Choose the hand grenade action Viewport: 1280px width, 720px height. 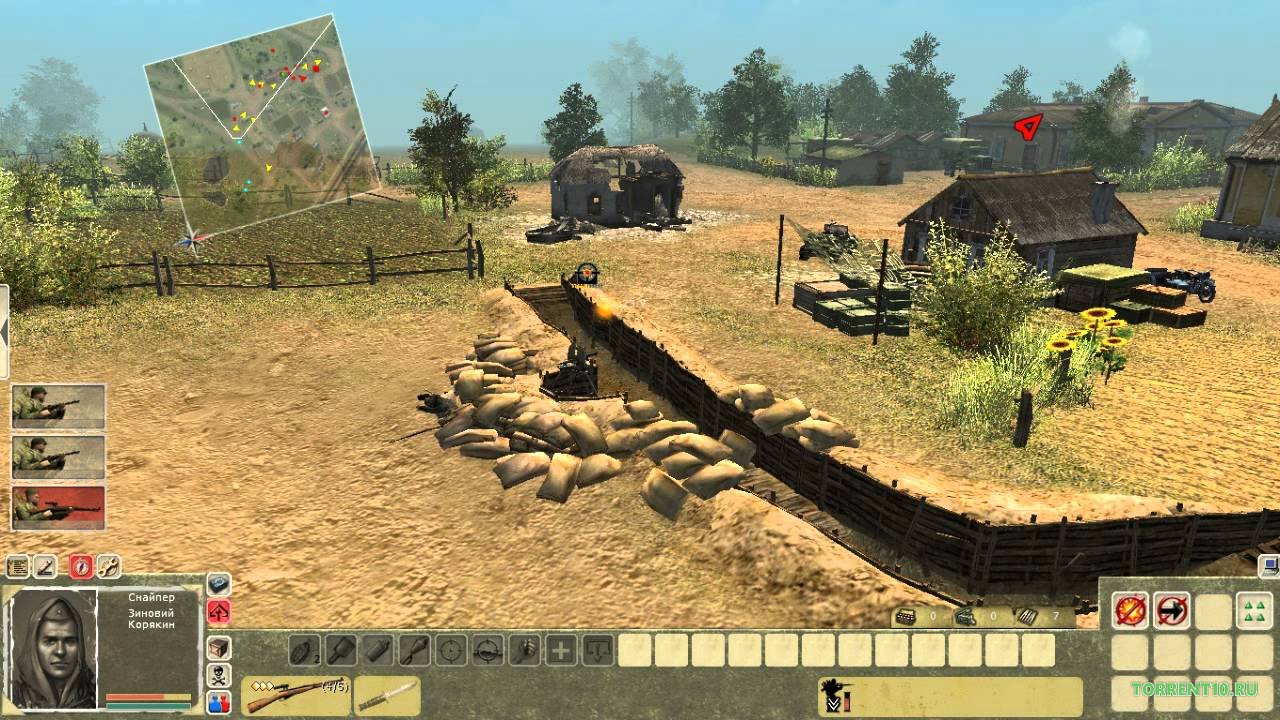[x=306, y=650]
